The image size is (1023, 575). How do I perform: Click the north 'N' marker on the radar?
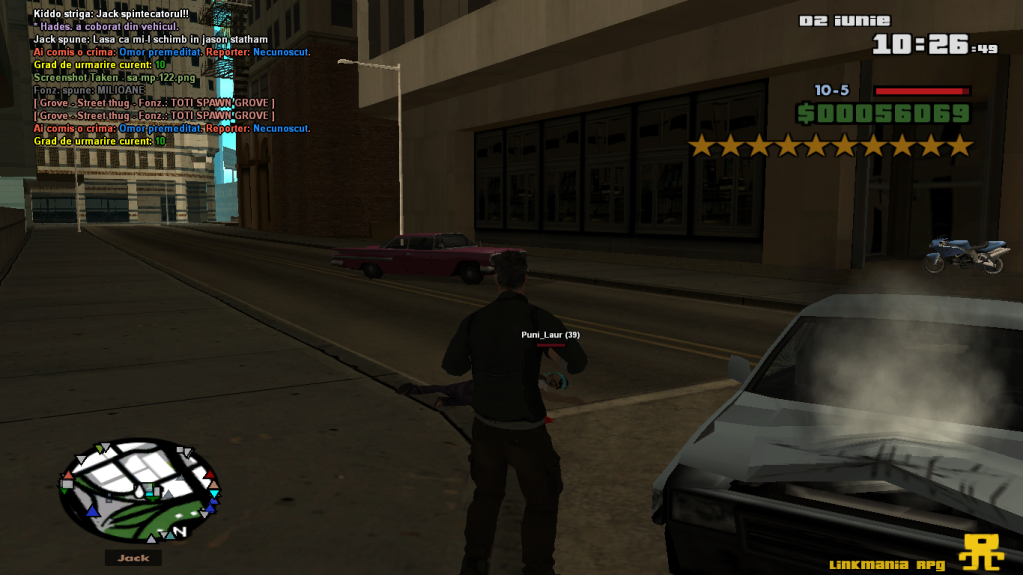(x=180, y=530)
